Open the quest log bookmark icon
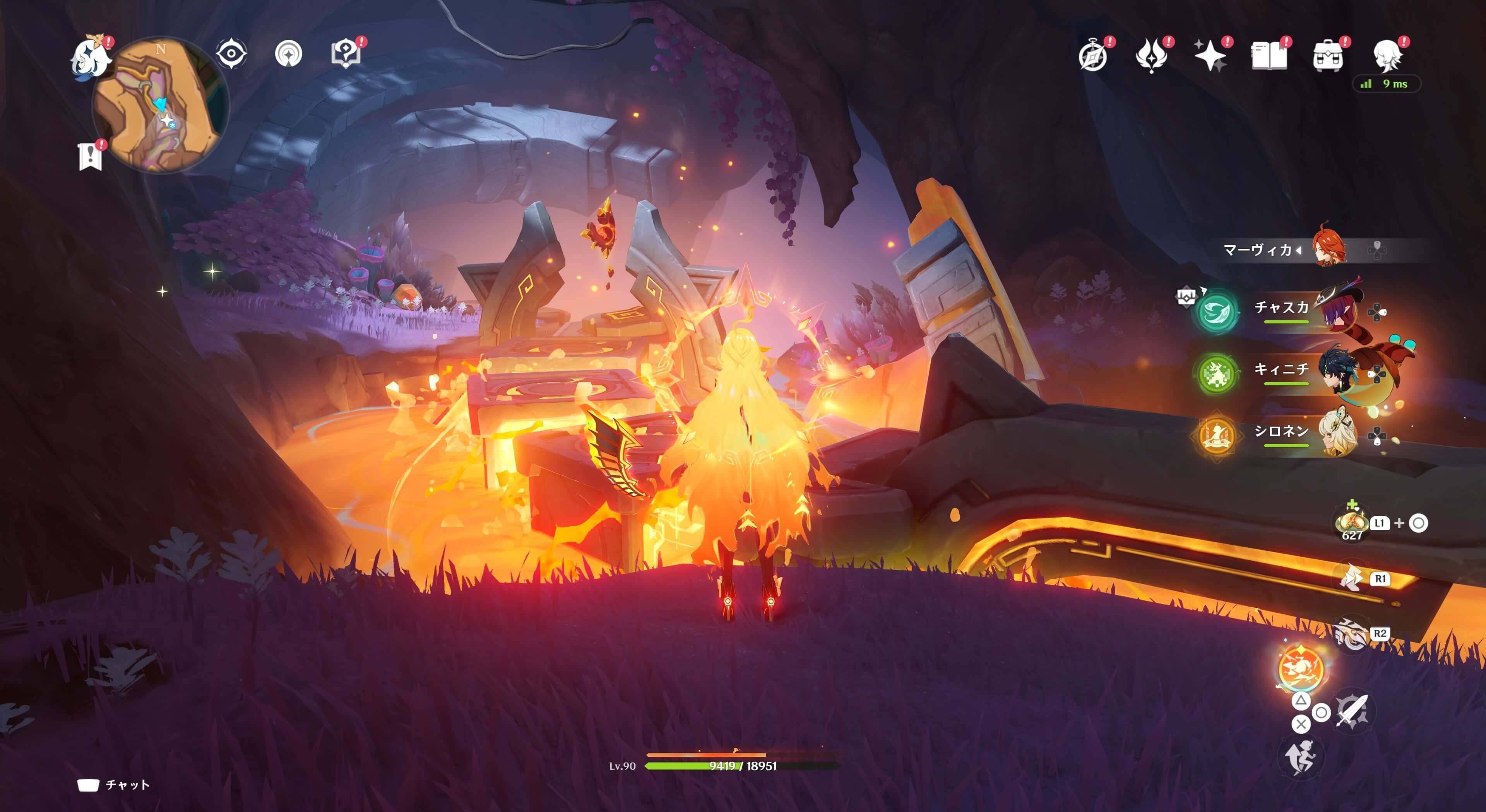 90,156
